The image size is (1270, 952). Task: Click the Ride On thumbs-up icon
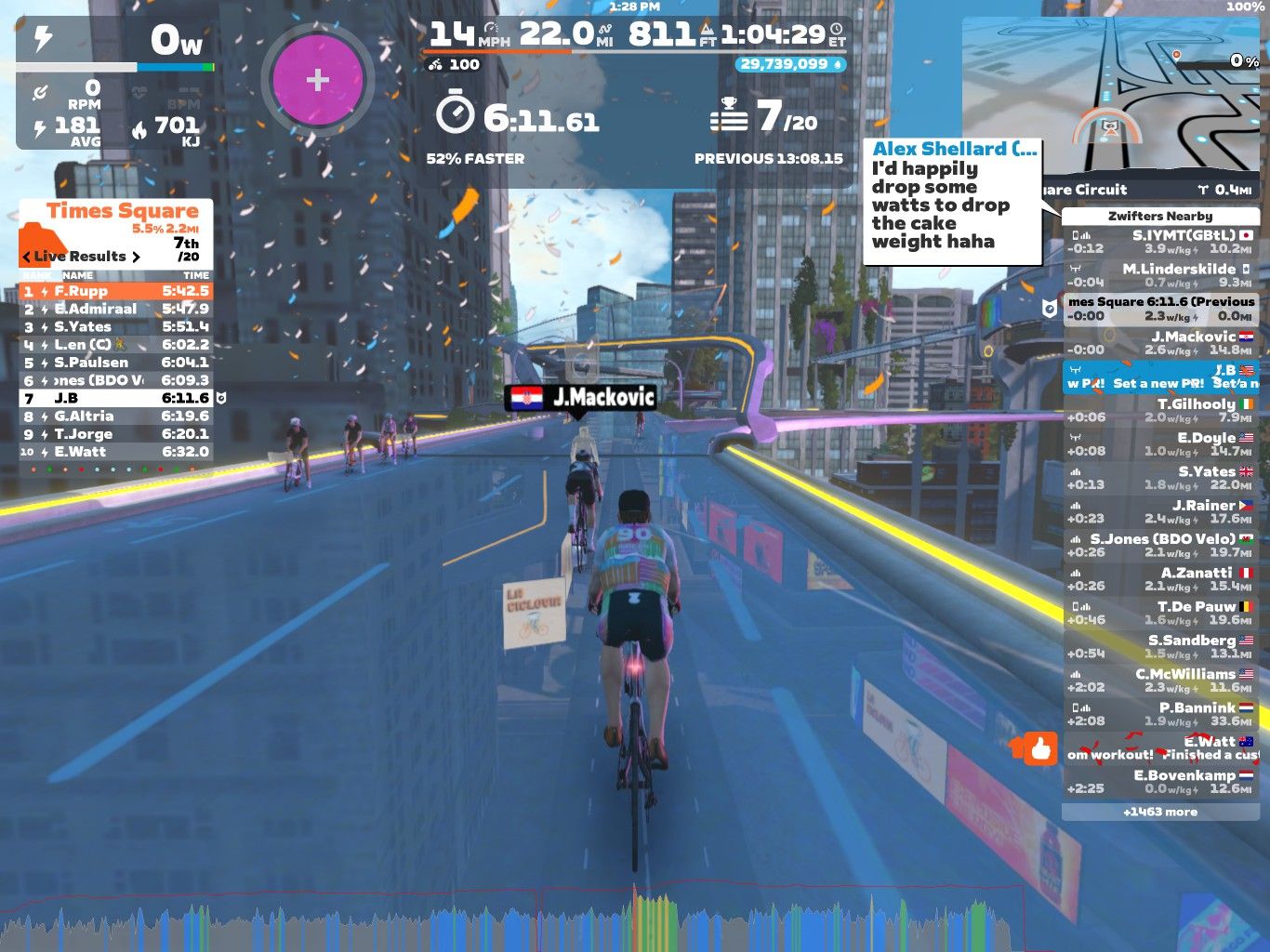pyautogui.click(x=1042, y=749)
